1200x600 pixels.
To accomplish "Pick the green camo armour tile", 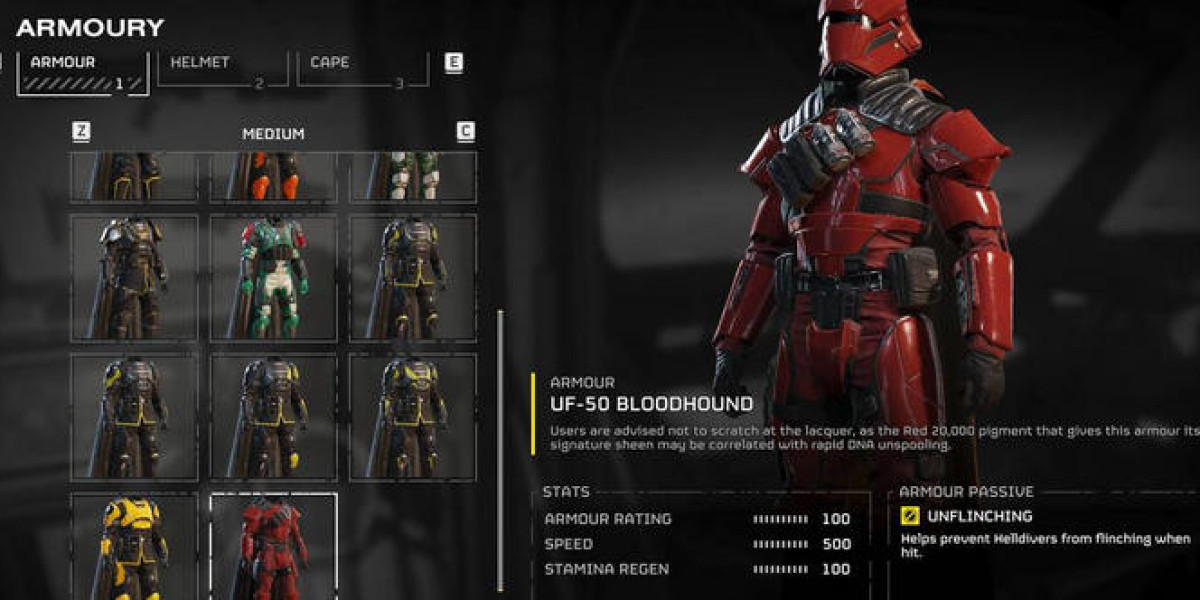I will [x=412, y=177].
